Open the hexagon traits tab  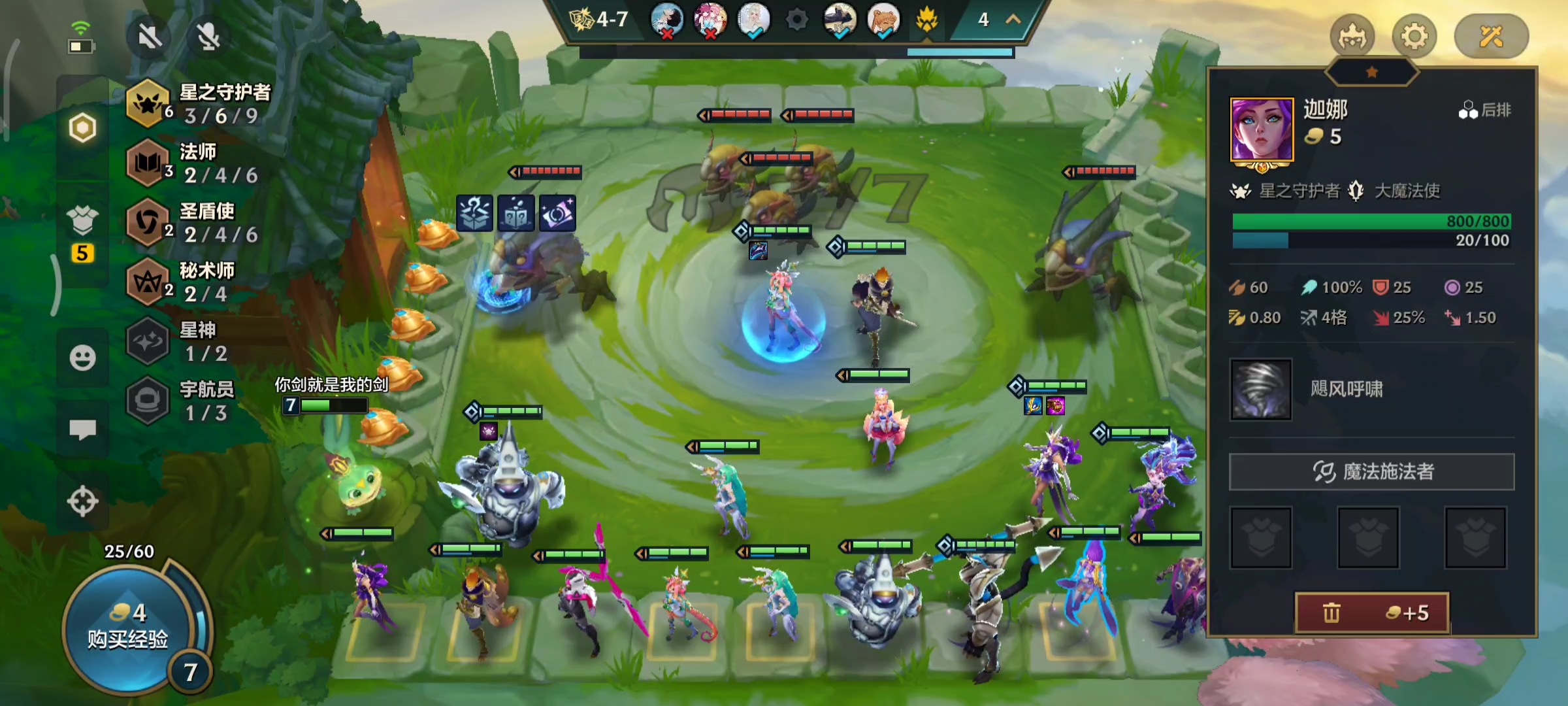click(x=82, y=127)
